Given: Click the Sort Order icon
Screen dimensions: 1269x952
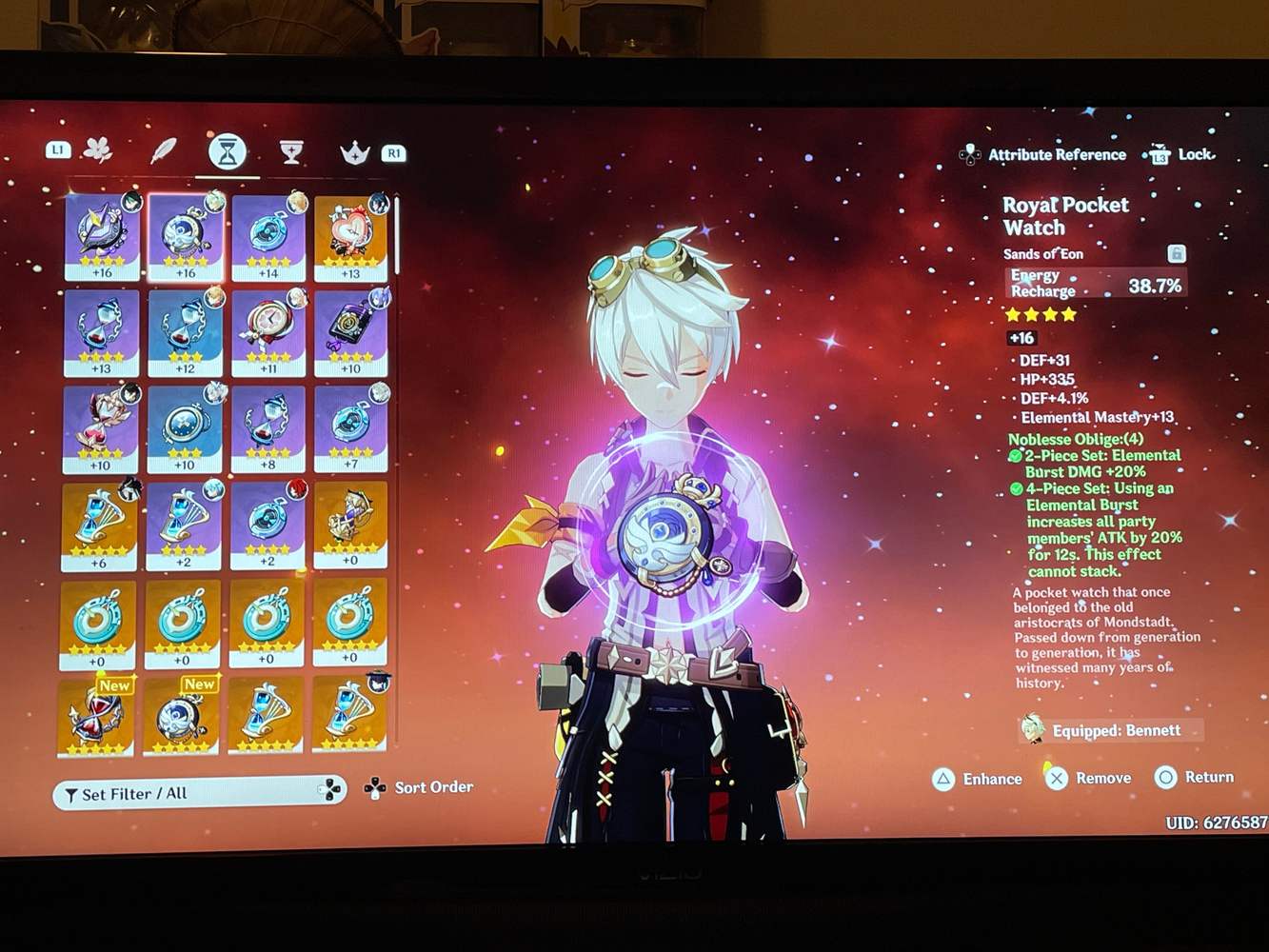Looking at the screenshot, I should tap(371, 787).
